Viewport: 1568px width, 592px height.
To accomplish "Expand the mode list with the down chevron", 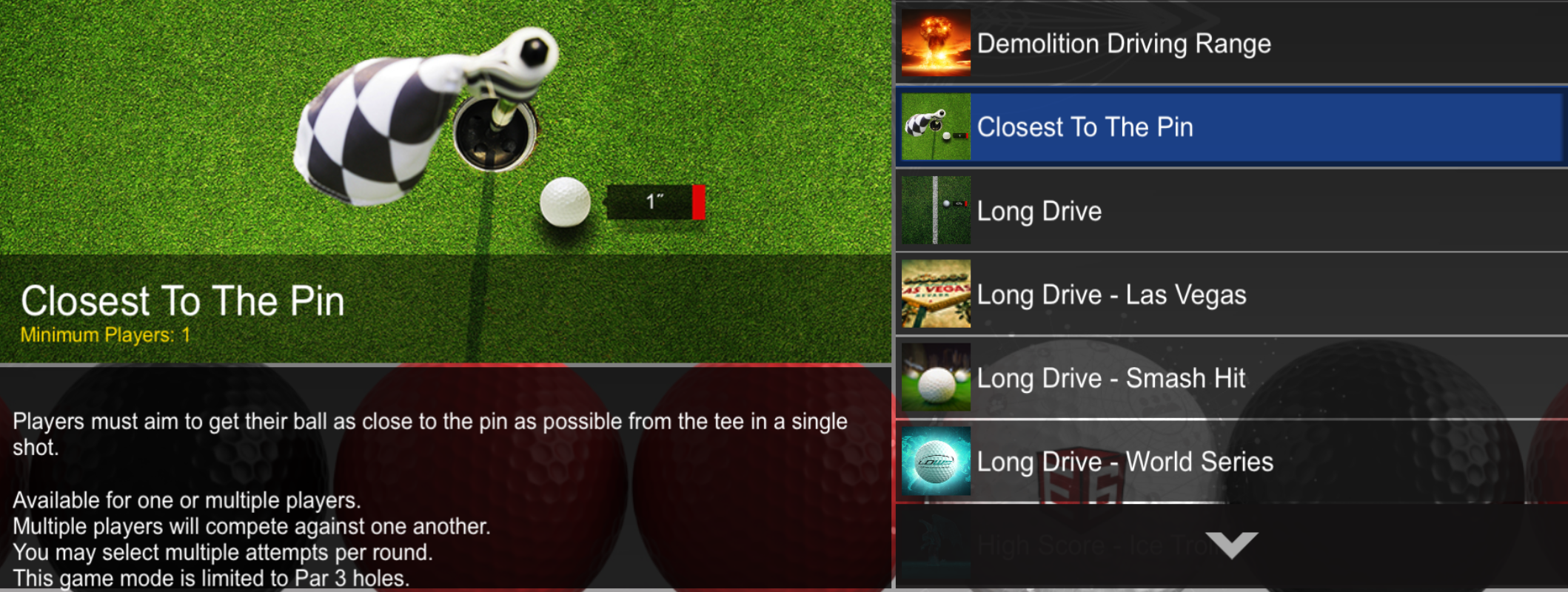I will tap(1232, 545).
